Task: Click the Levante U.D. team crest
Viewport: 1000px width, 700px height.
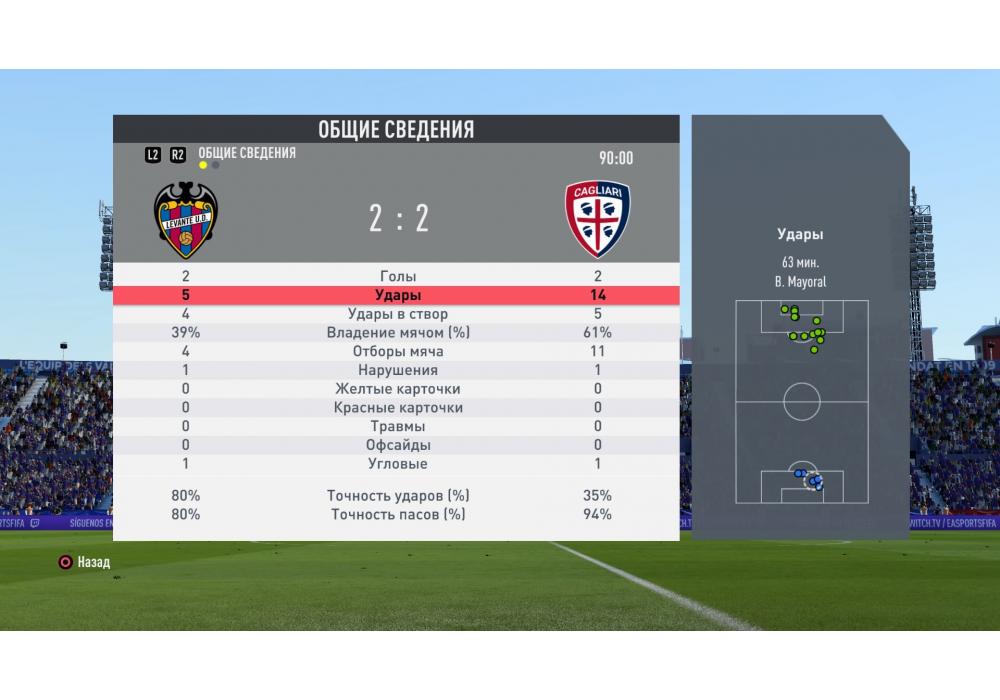Action: click(x=185, y=220)
